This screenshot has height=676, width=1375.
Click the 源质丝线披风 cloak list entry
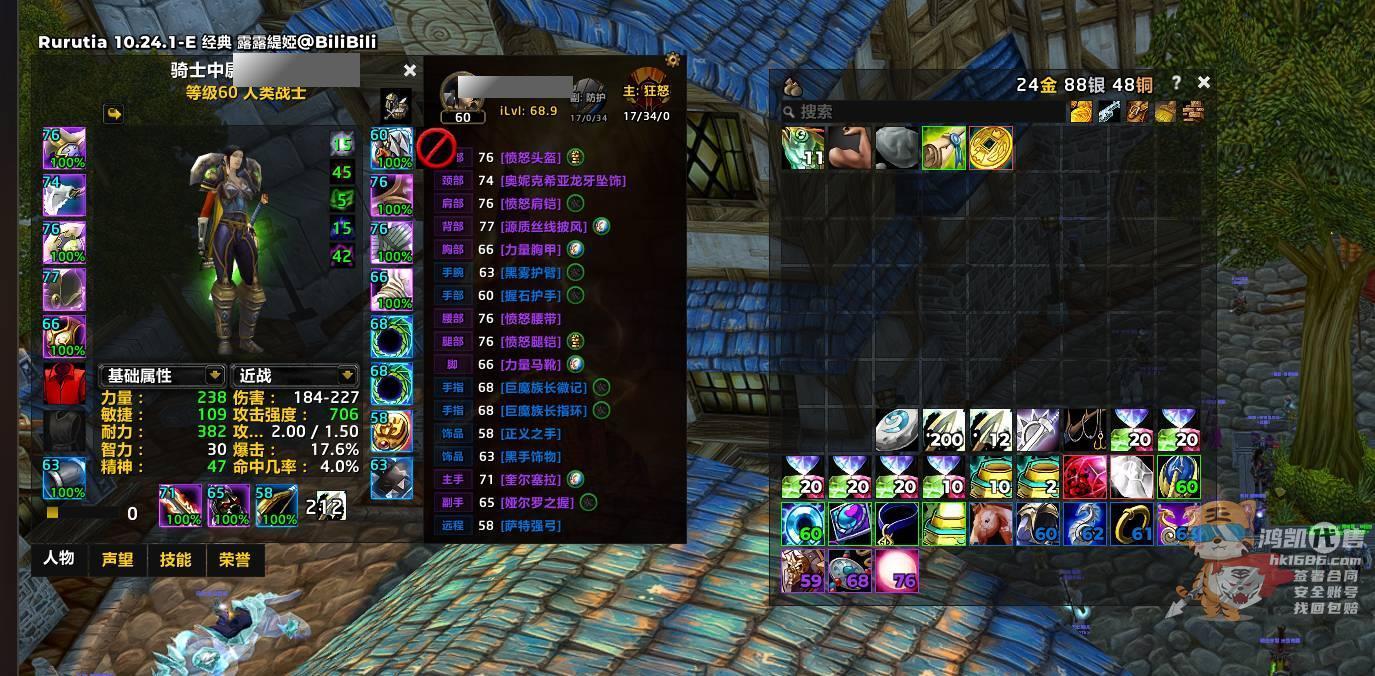click(543, 227)
